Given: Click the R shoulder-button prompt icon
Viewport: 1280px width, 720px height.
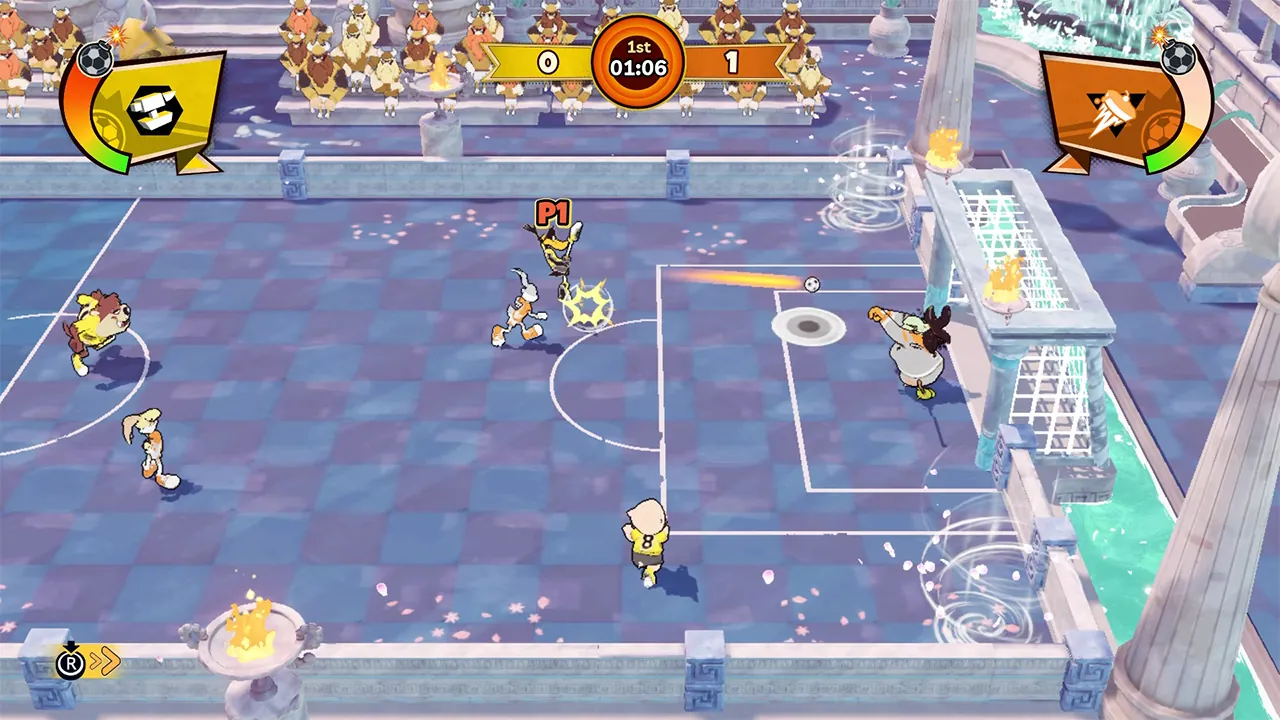Looking at the screenshot, I should pos(70,662).
